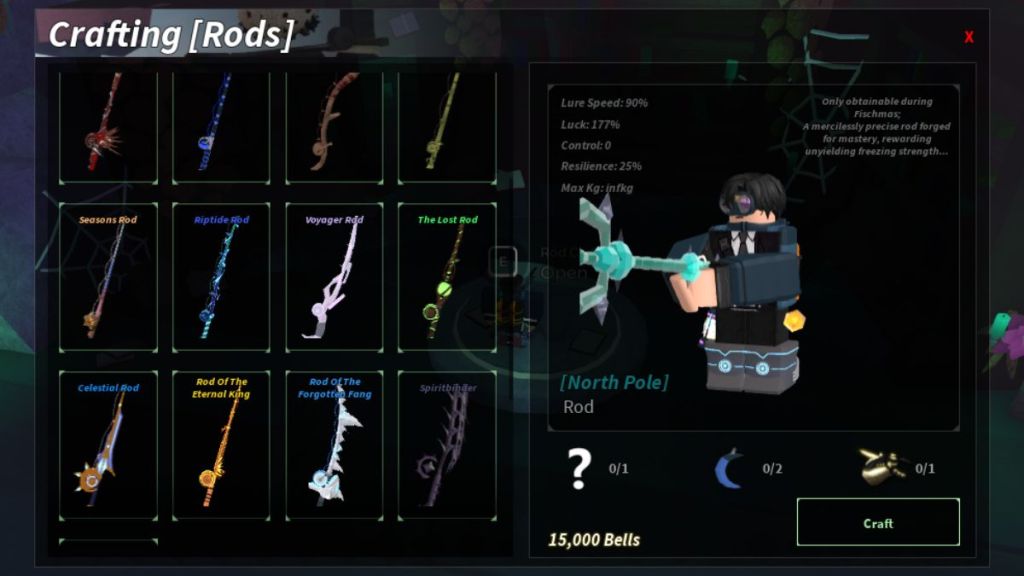Choose the Riptide Rod tile
This screenshot has height=576, width=1024.
point(221,277)
